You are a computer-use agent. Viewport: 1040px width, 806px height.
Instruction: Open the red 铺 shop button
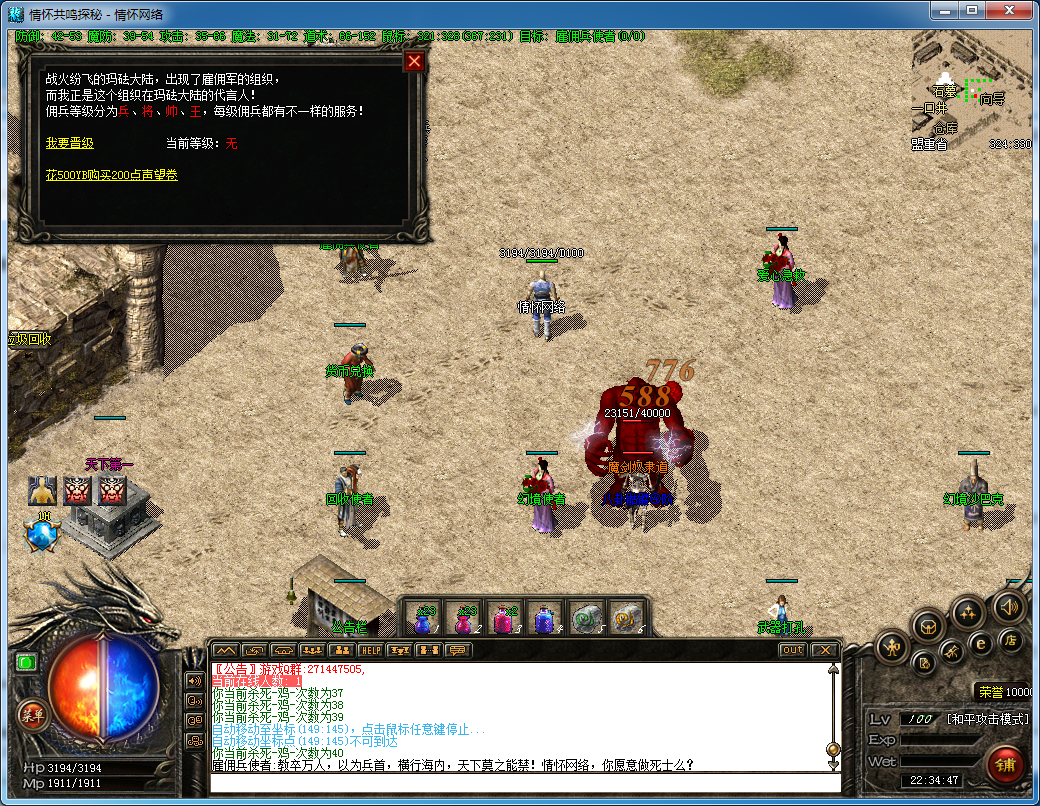point(1004,764)
